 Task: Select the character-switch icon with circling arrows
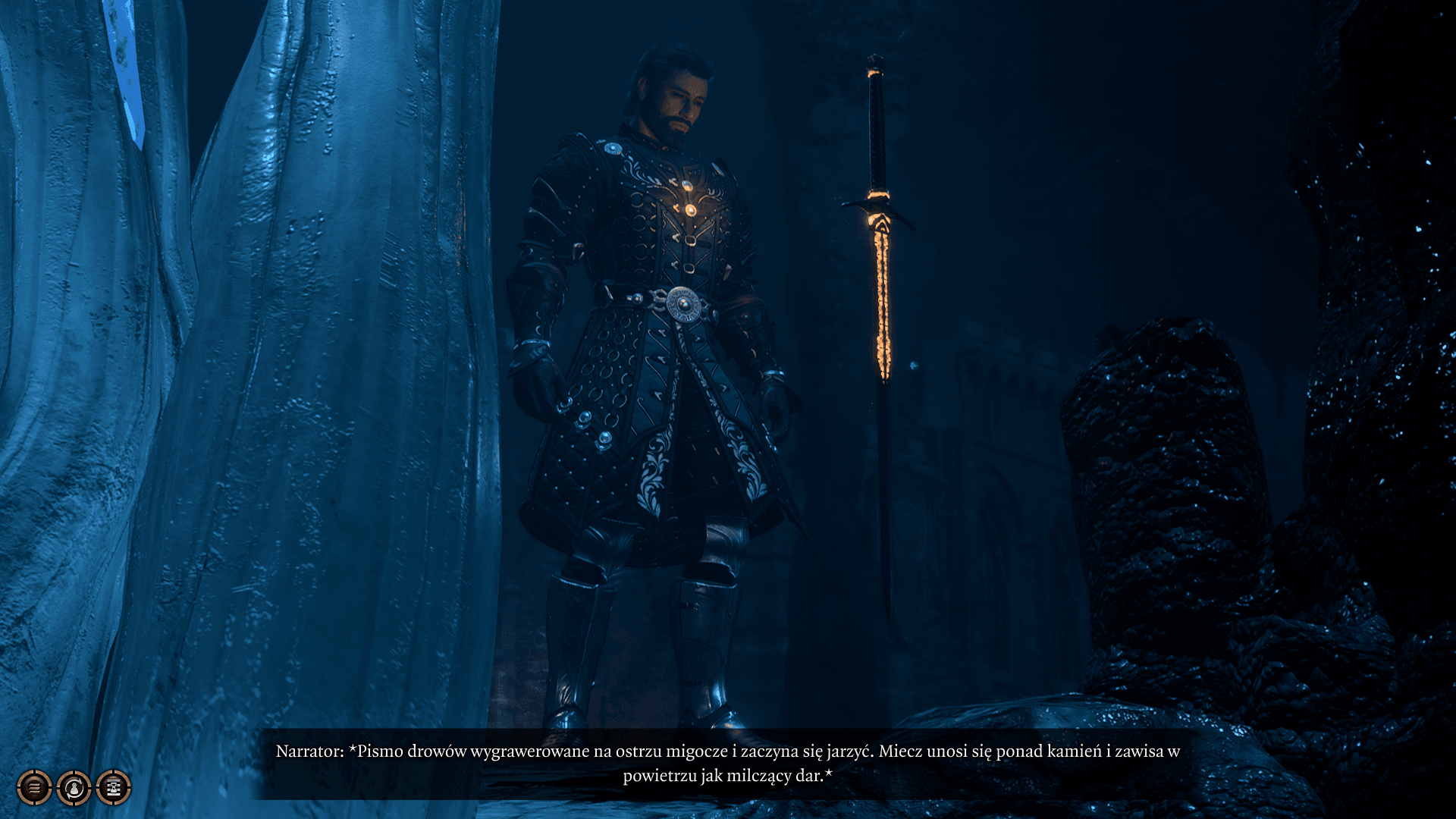pos(74,787)
